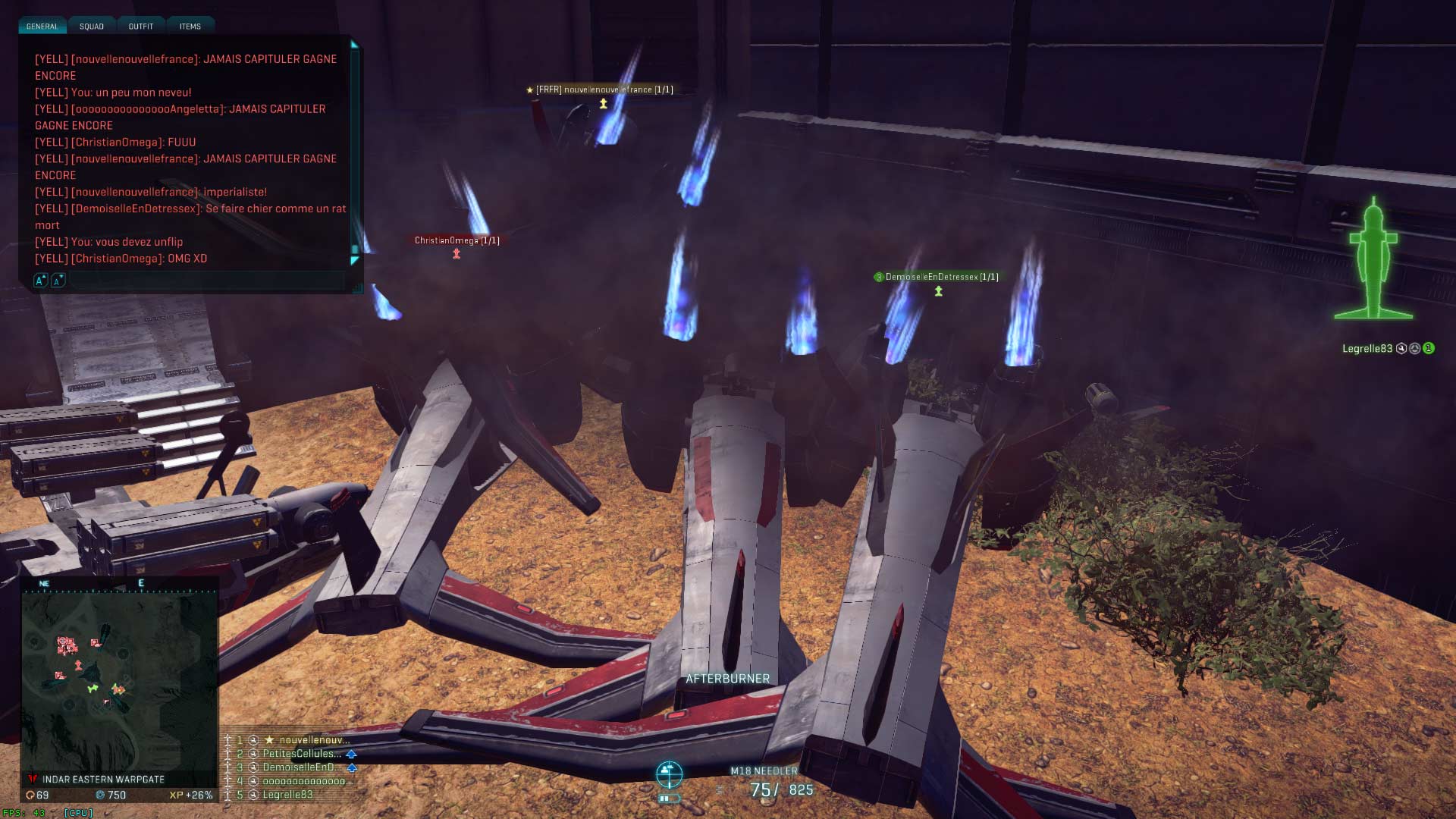Show the Items chat tab
Image resolution: width=1456 pixels, height=819 pixels.
[190, 27]
